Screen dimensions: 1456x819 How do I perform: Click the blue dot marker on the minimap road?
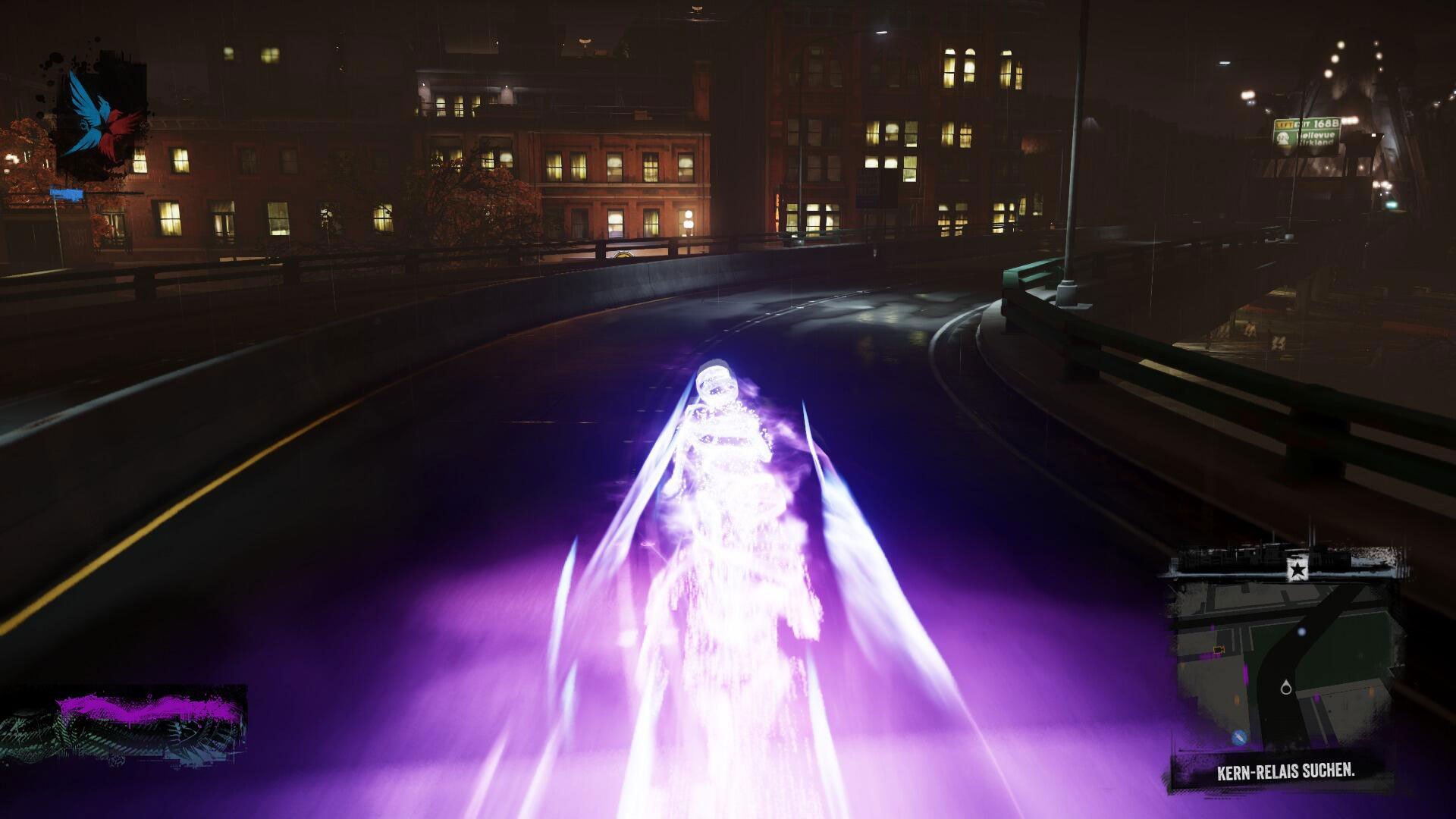[1302, 632]
